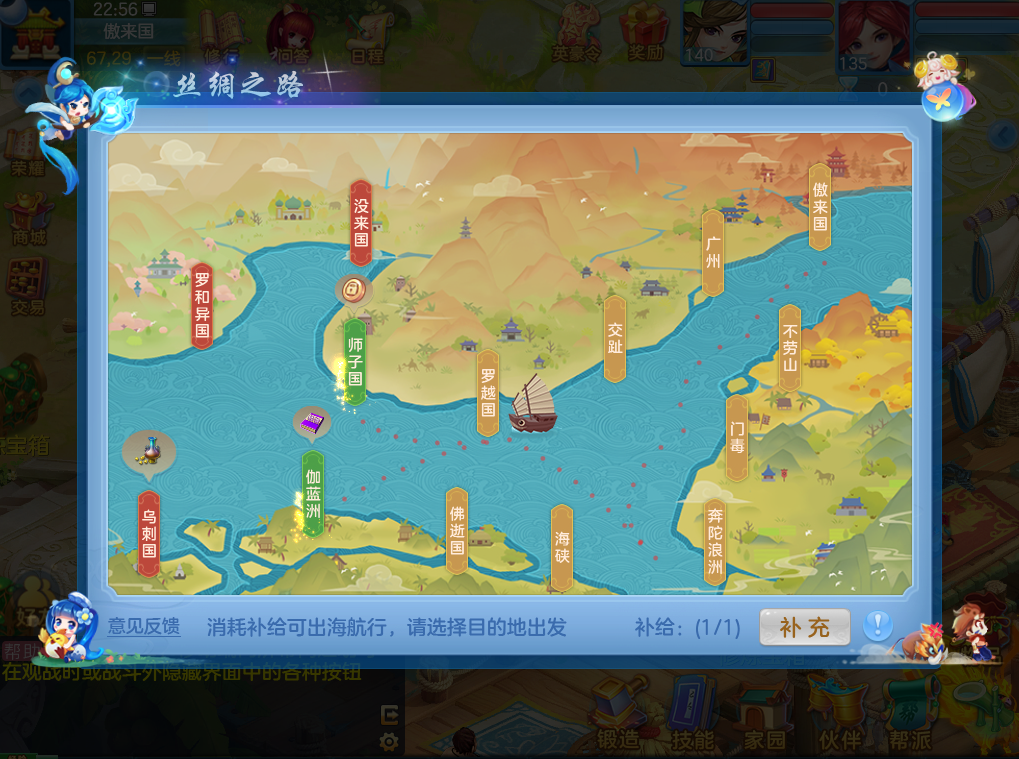Screen dimensions: 1019x759
Task: Show the blue exclamation info tooltip
Action: (877, 627)
